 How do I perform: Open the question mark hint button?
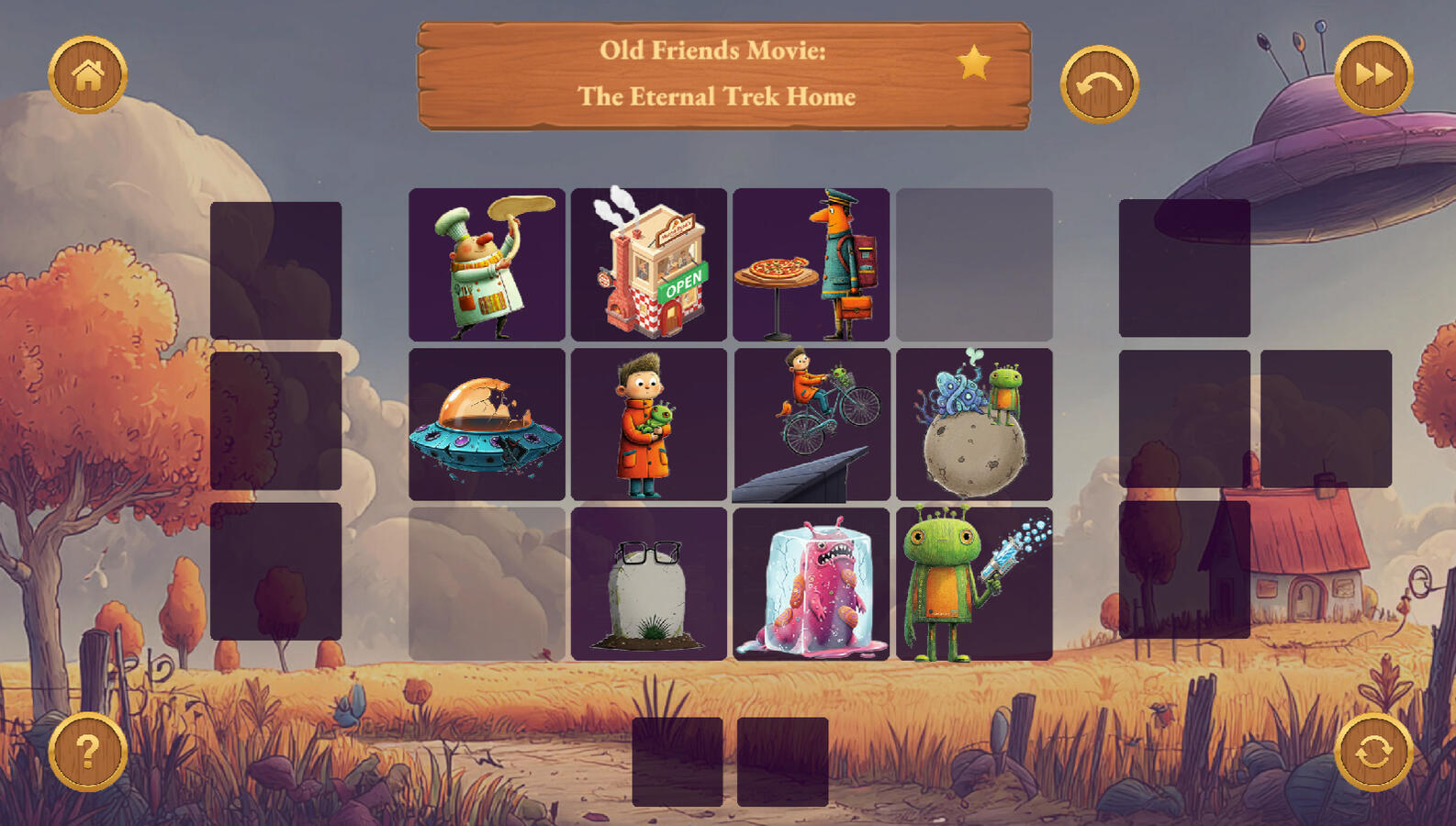coord(87,752)
